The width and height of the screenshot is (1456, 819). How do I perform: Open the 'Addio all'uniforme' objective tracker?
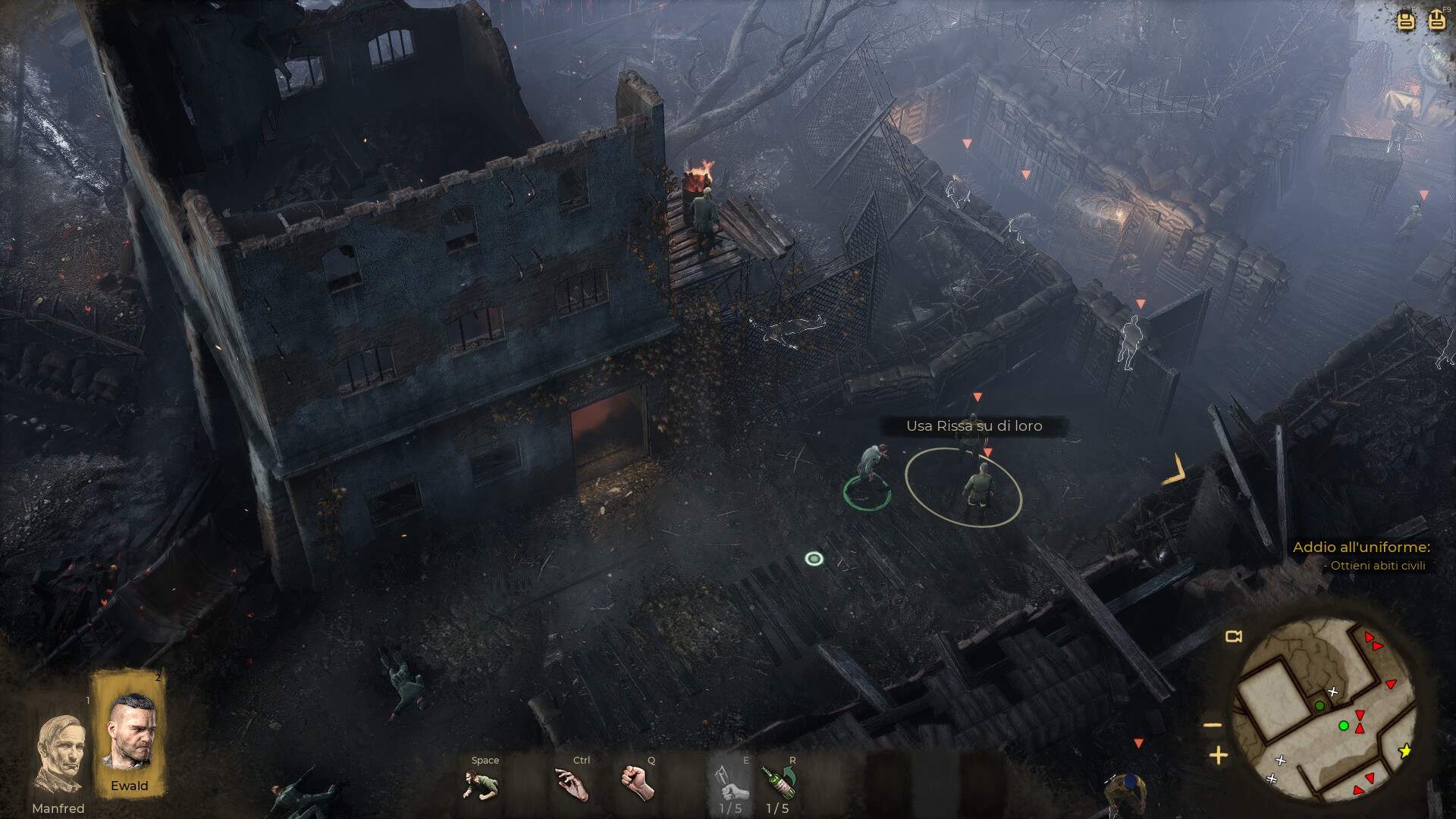pyautogui.click(x=1361, y=547)
